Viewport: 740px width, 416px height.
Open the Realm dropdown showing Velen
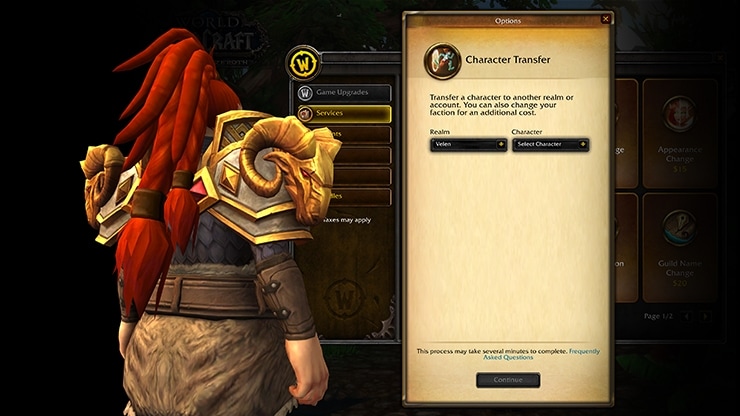click(468, 144)
